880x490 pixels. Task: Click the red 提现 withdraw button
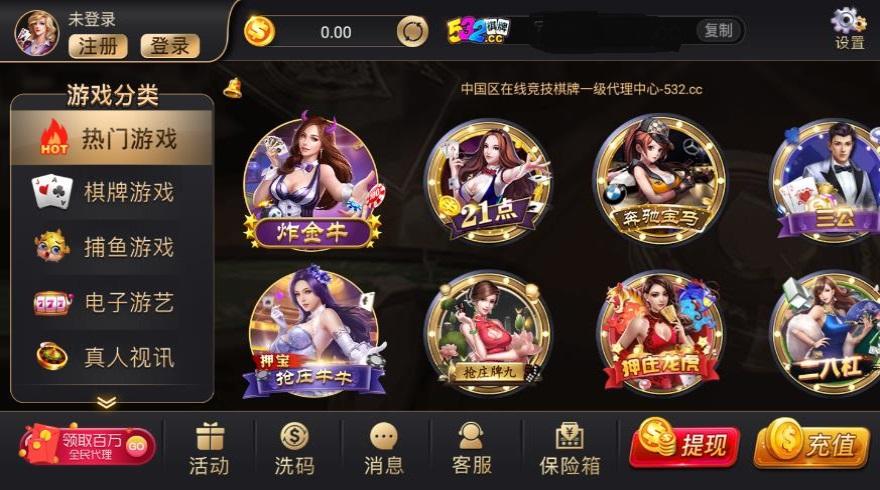[684, 445]
